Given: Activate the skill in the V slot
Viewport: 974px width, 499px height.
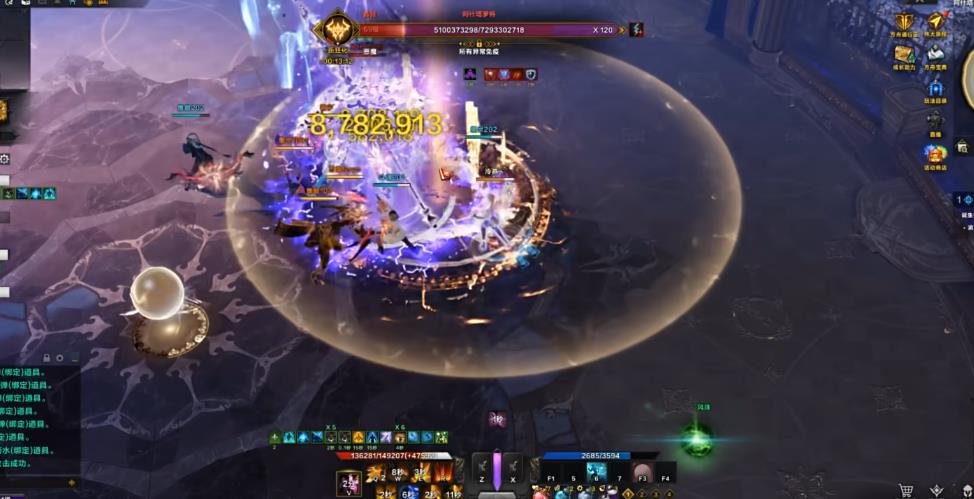Looking at the screenshot, I should coord(349,483).
